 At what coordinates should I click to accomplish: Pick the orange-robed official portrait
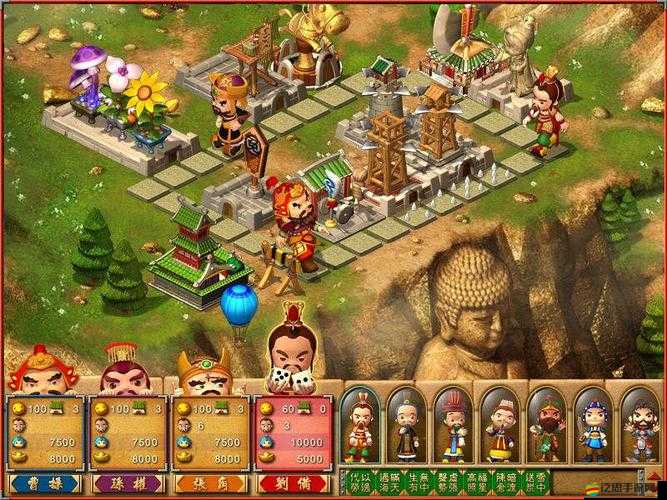(x=499, y=425)
